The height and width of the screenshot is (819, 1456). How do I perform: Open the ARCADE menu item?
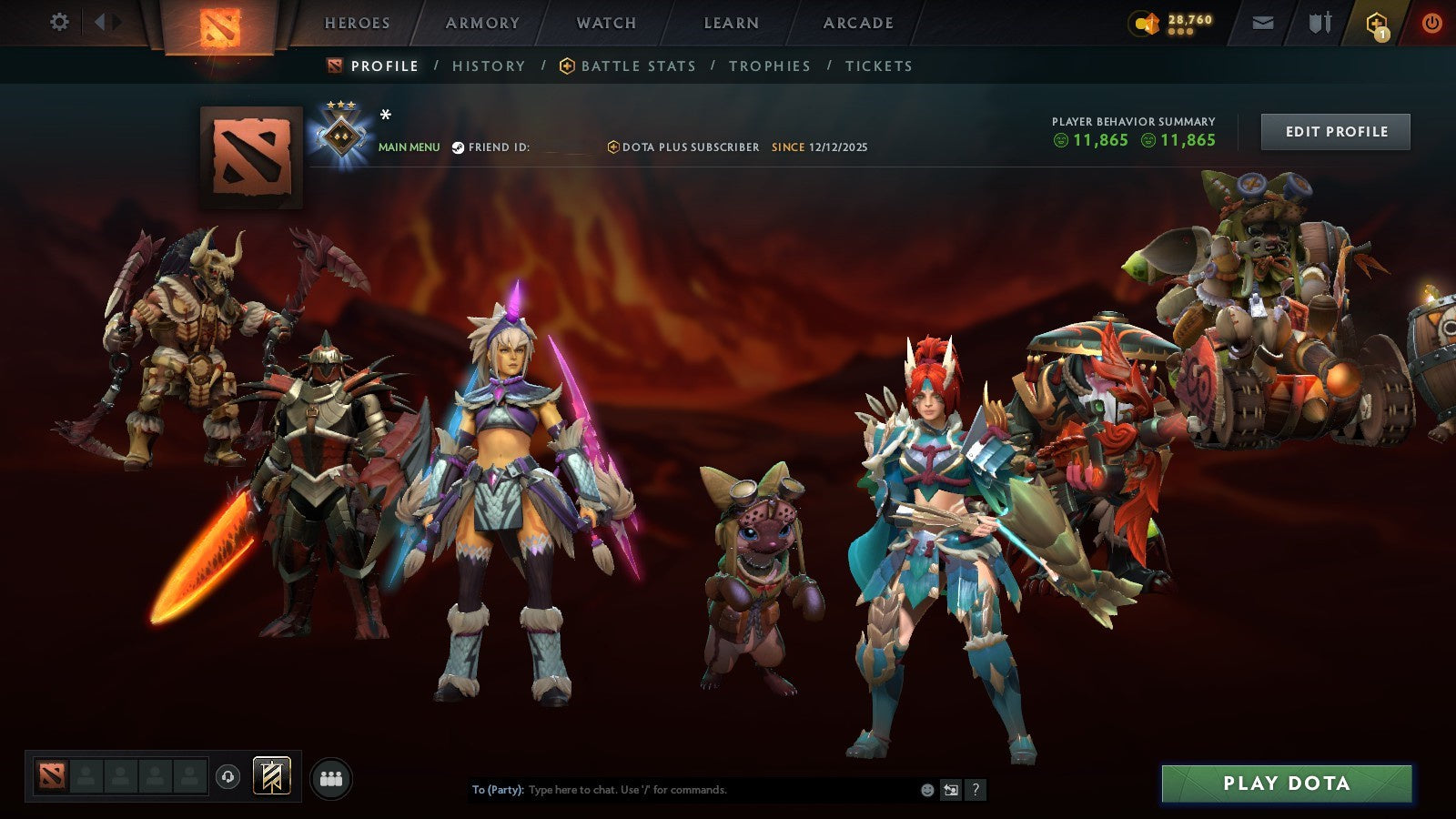click(x=859, y=23)
